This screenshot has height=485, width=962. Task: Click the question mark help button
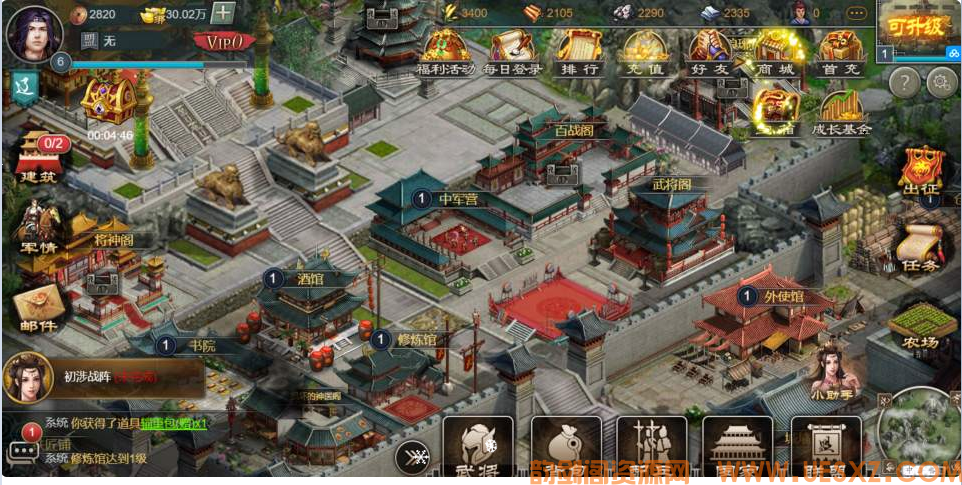tap(904, 82)
